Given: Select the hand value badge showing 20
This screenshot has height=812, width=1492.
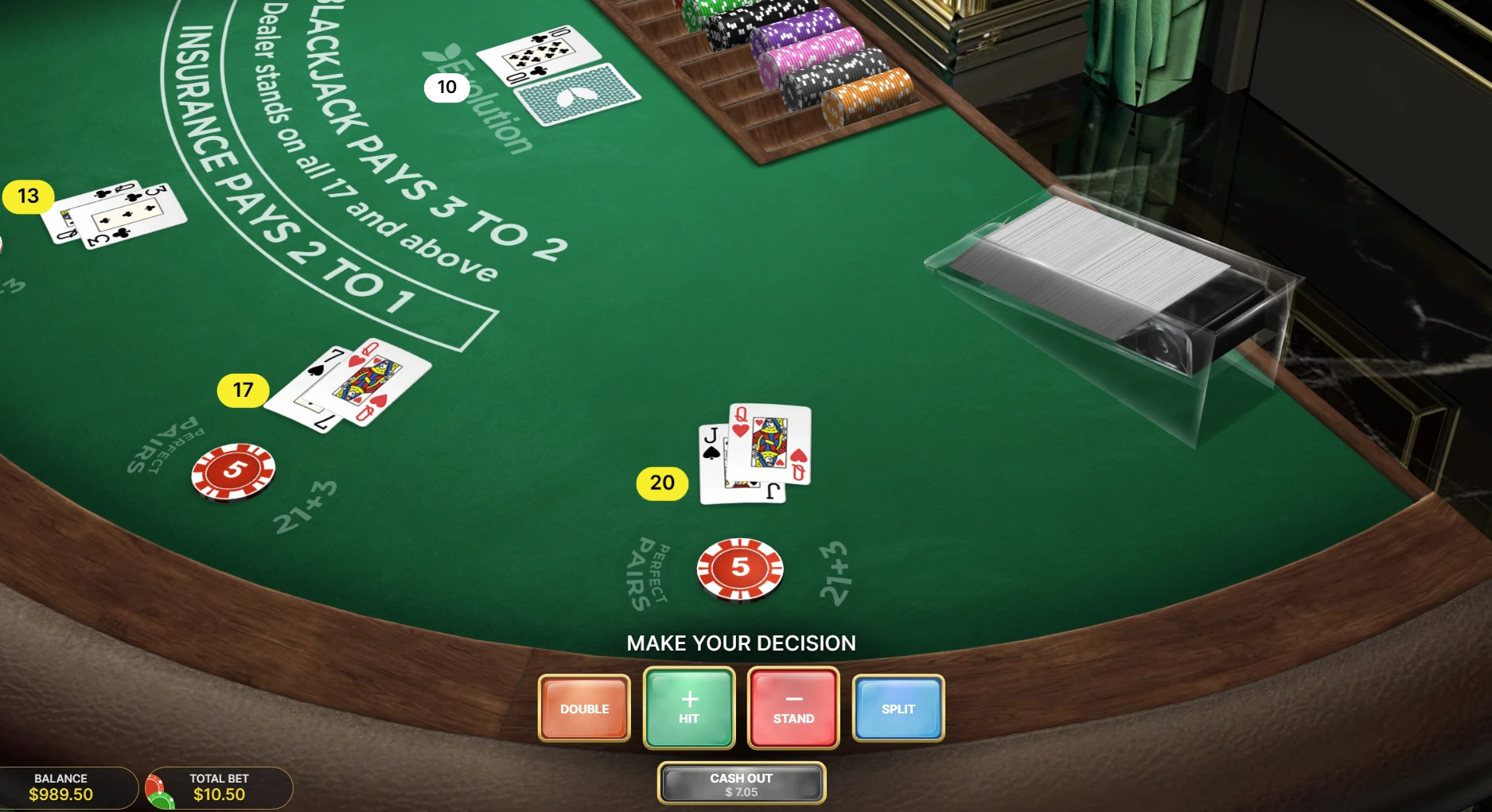Looking at the screenshot, I should coord(661,482).
